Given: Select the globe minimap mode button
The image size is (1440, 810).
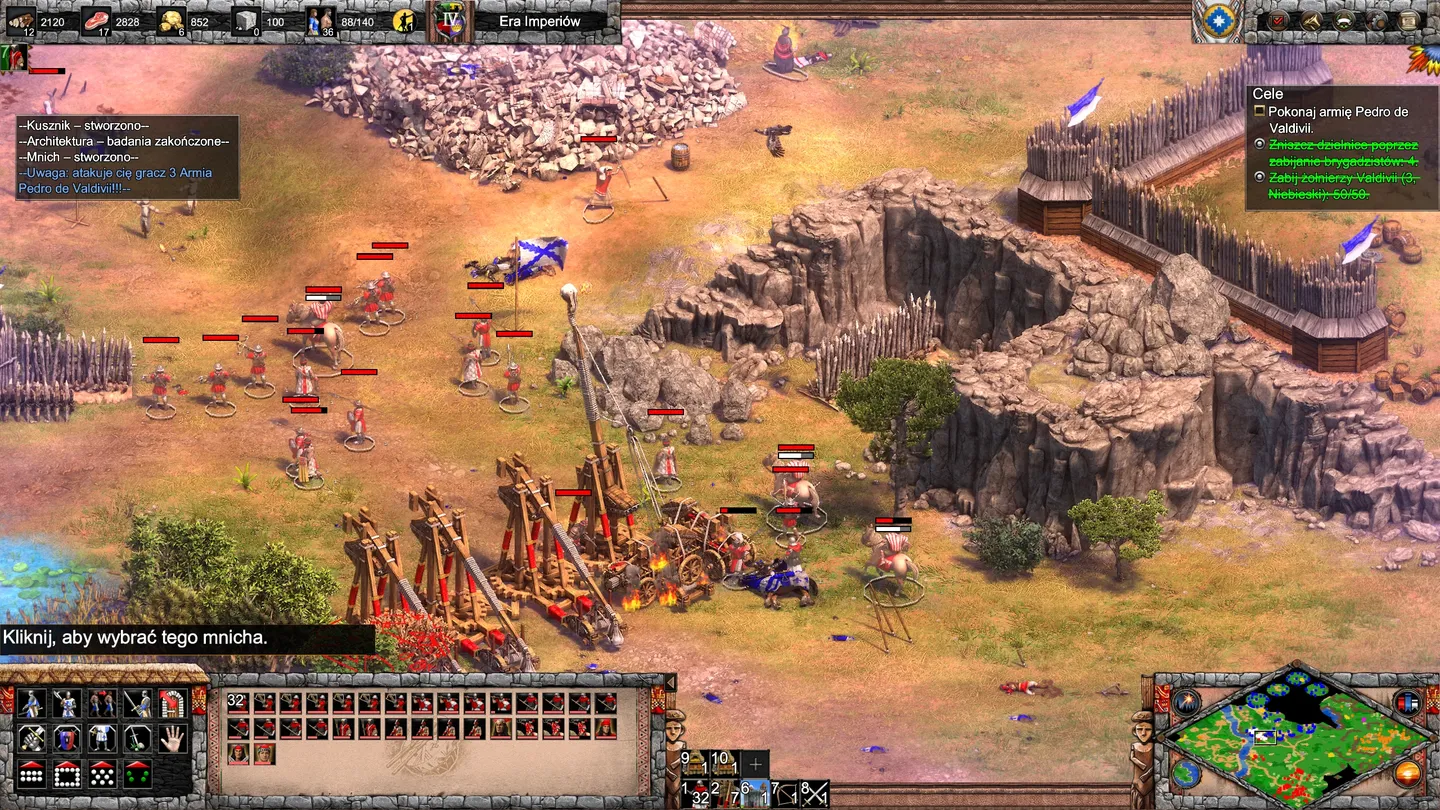Looking at the screenshot, I should (1186, 773).
